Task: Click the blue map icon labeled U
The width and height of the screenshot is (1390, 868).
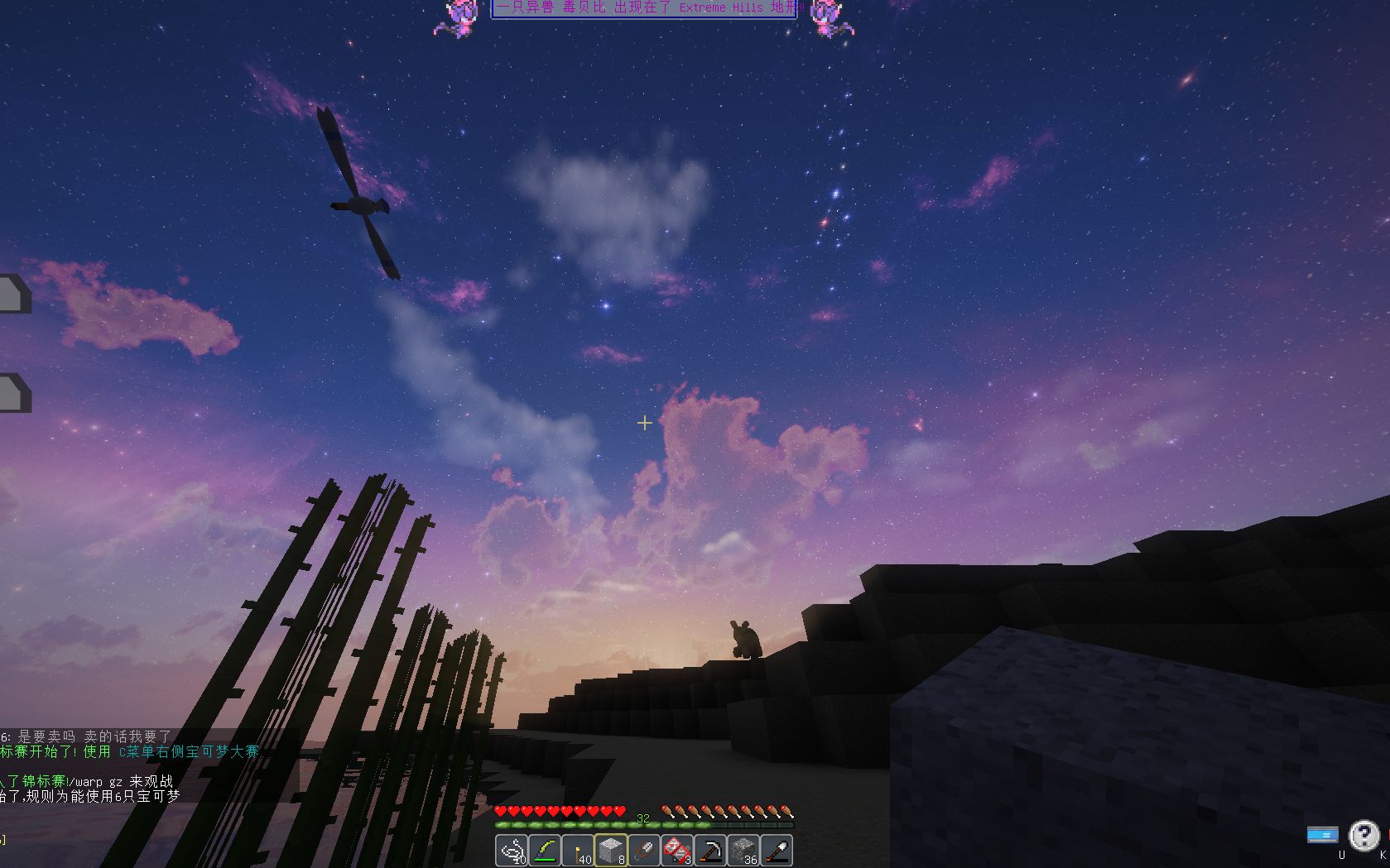Action: (x=1322, y=835)
